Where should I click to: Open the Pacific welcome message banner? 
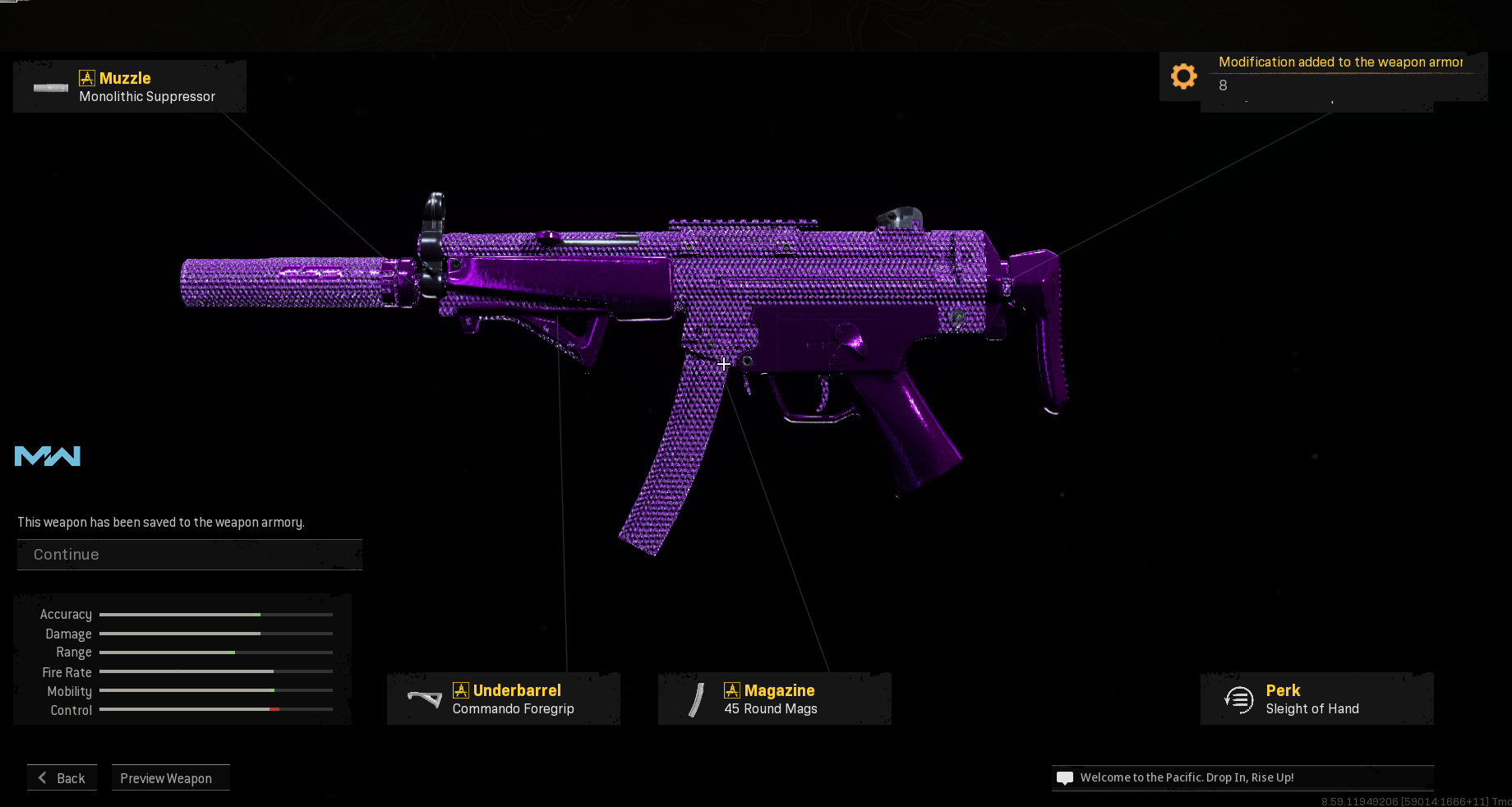pyautogui.click(x=1241, y=777)
